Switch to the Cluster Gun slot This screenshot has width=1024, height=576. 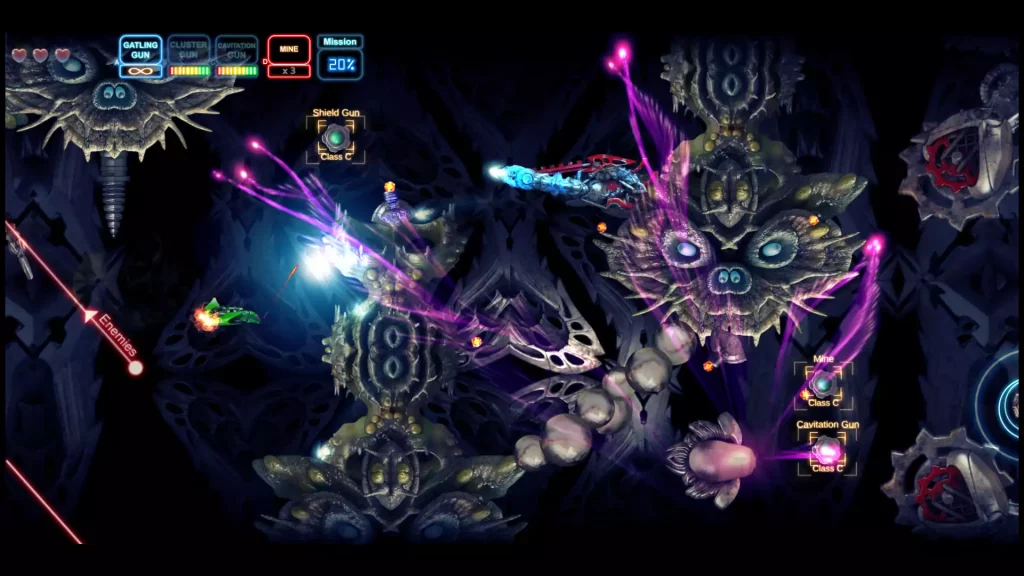coord(189,57)
